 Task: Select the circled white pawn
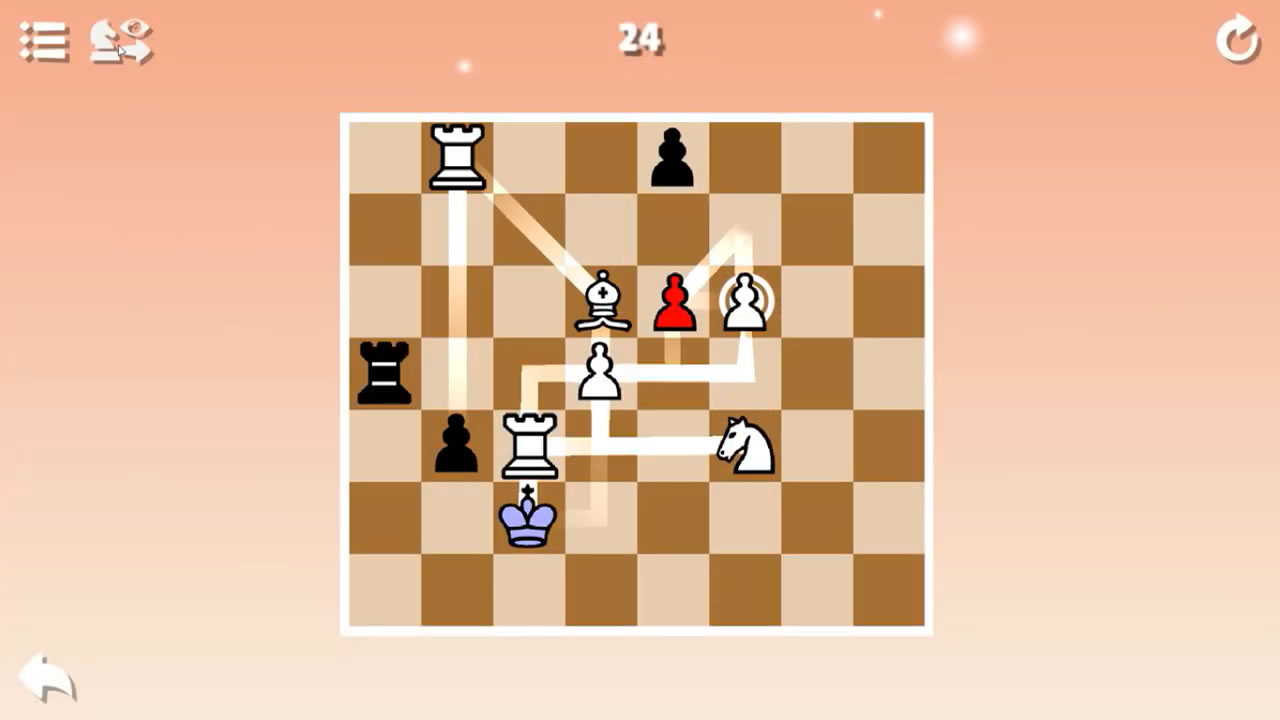pyautogui.click(x=748, y=300)
